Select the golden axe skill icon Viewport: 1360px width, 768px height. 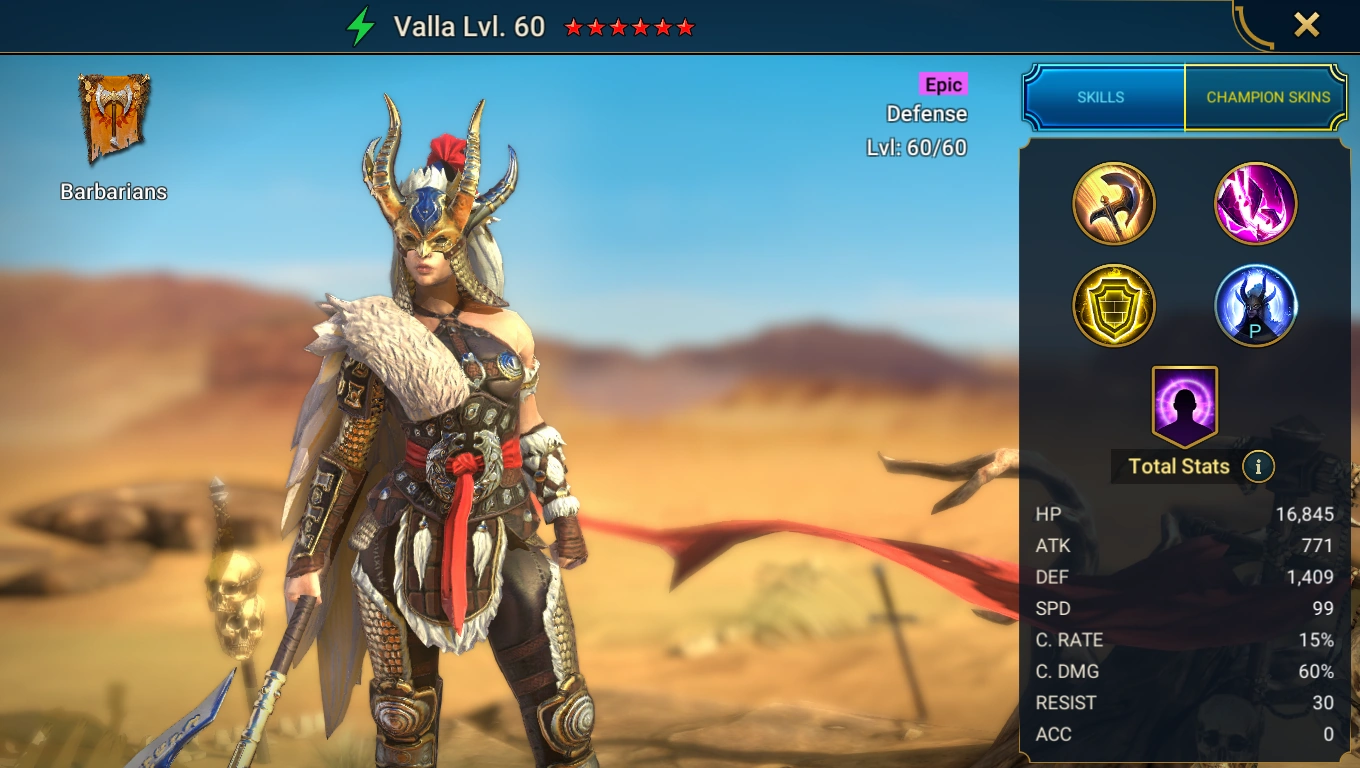tap(1114, 204)
